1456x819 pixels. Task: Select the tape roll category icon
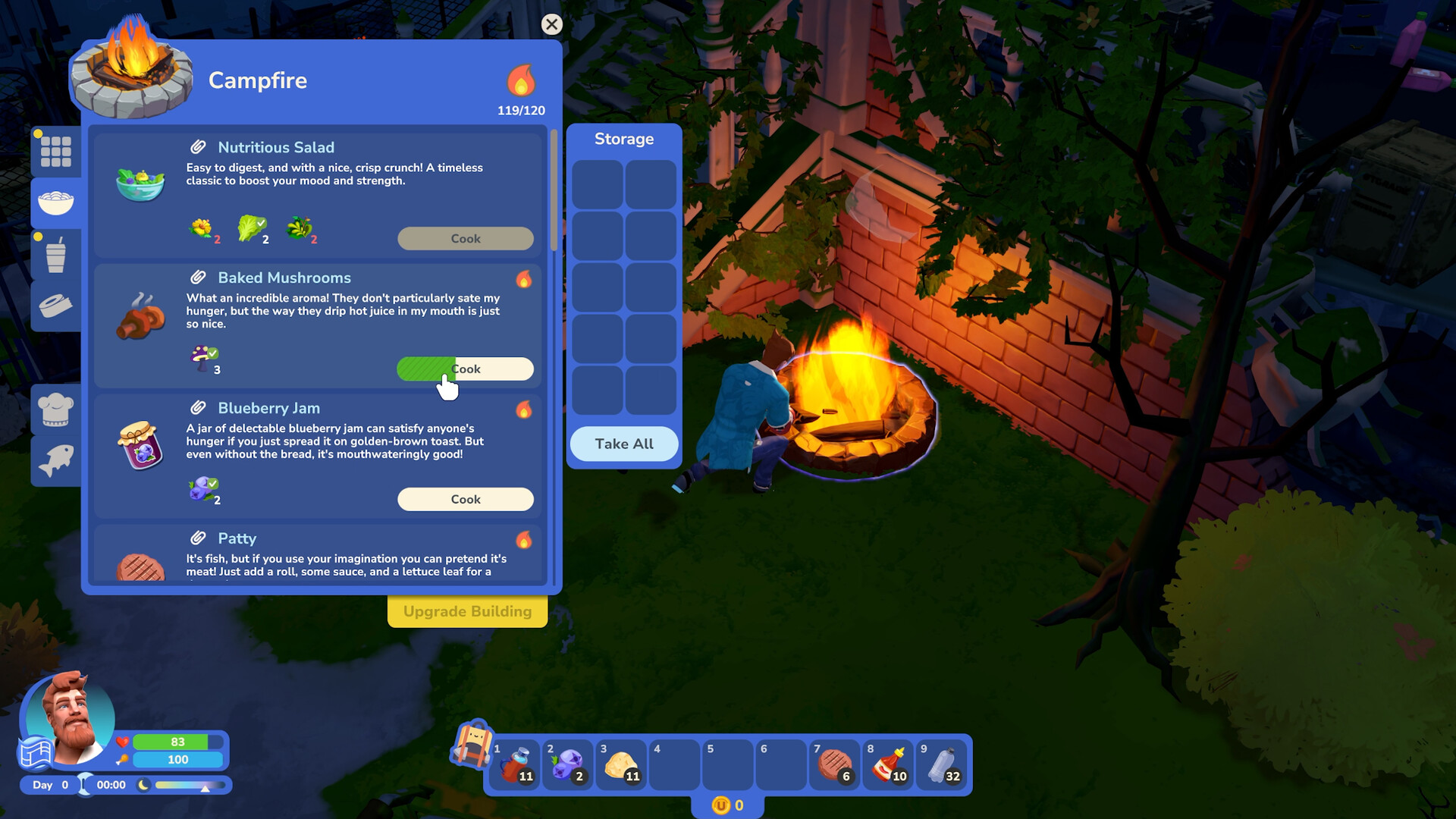(x=55, y=306)
